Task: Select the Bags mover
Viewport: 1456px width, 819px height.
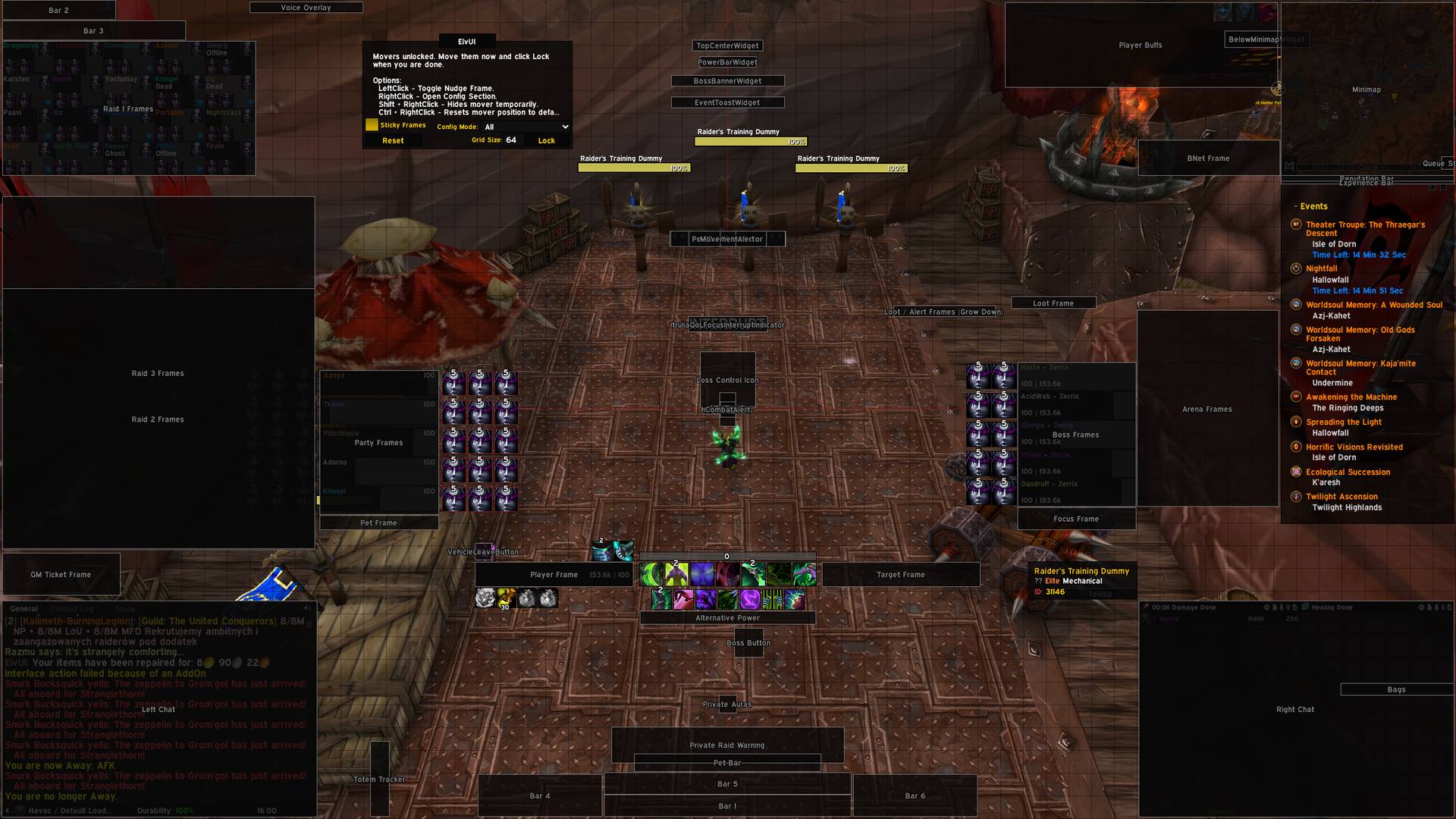Action: coord(1396,689)
